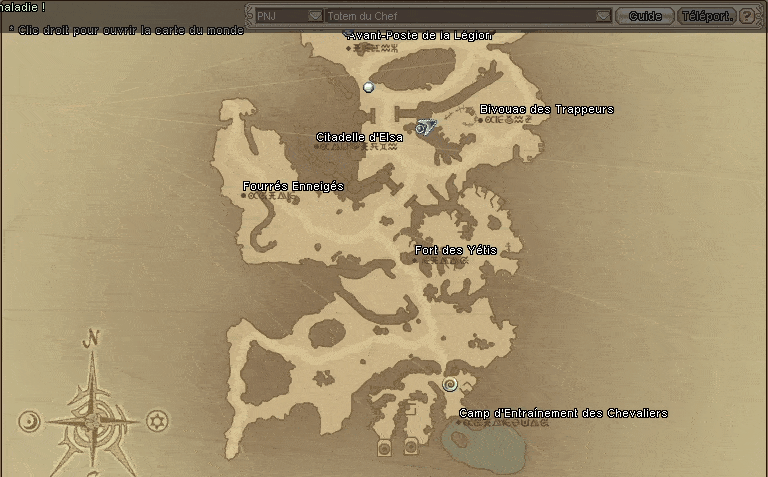Click the Guide button

tap(644, 16)
